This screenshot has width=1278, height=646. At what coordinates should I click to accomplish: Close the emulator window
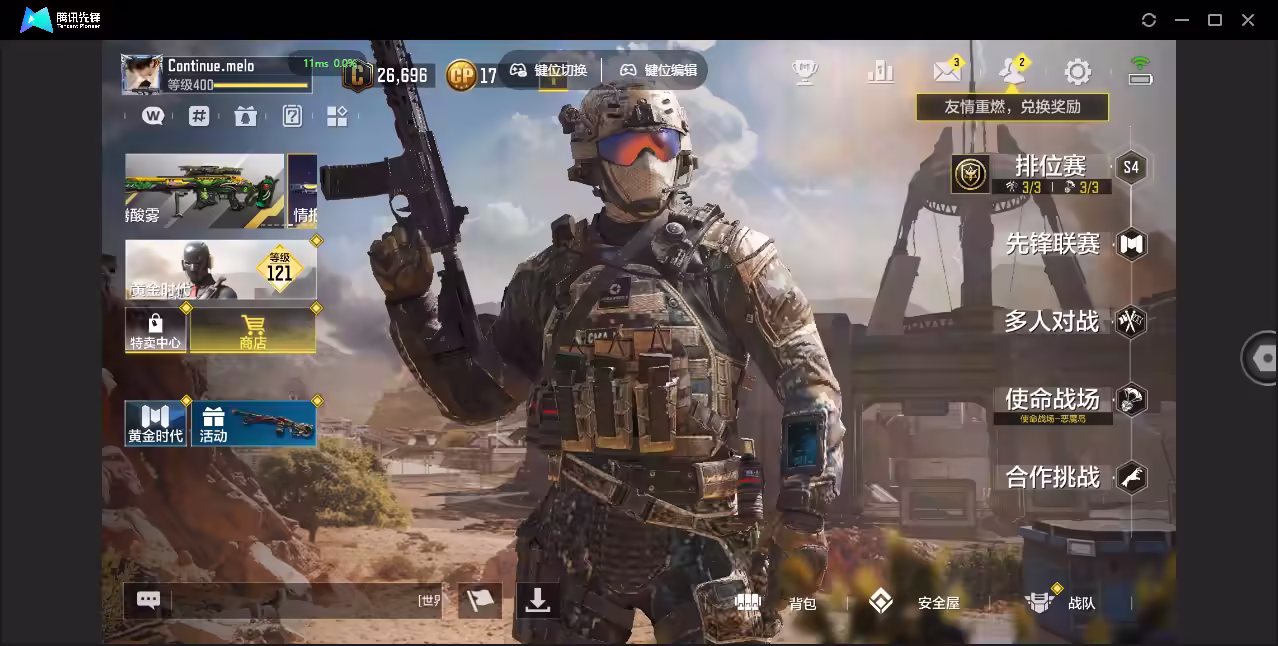click(1248, 20)
